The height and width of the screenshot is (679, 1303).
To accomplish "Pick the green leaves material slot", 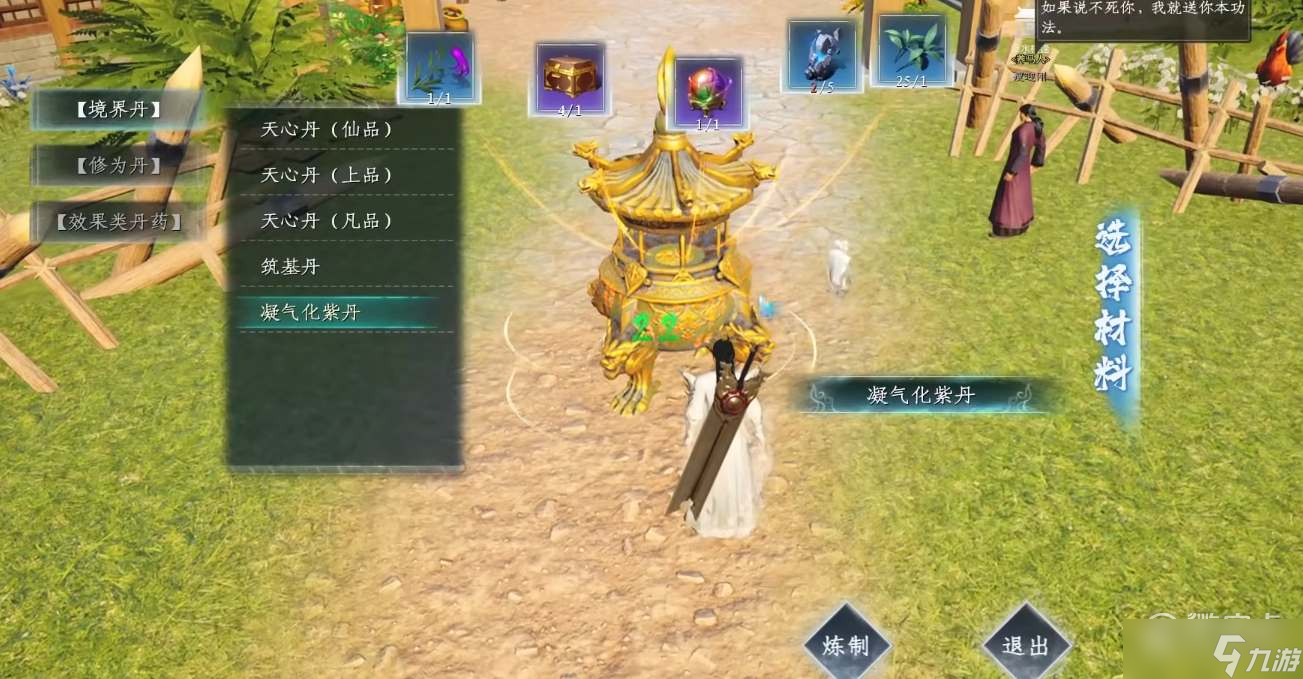I will [911, 50].
